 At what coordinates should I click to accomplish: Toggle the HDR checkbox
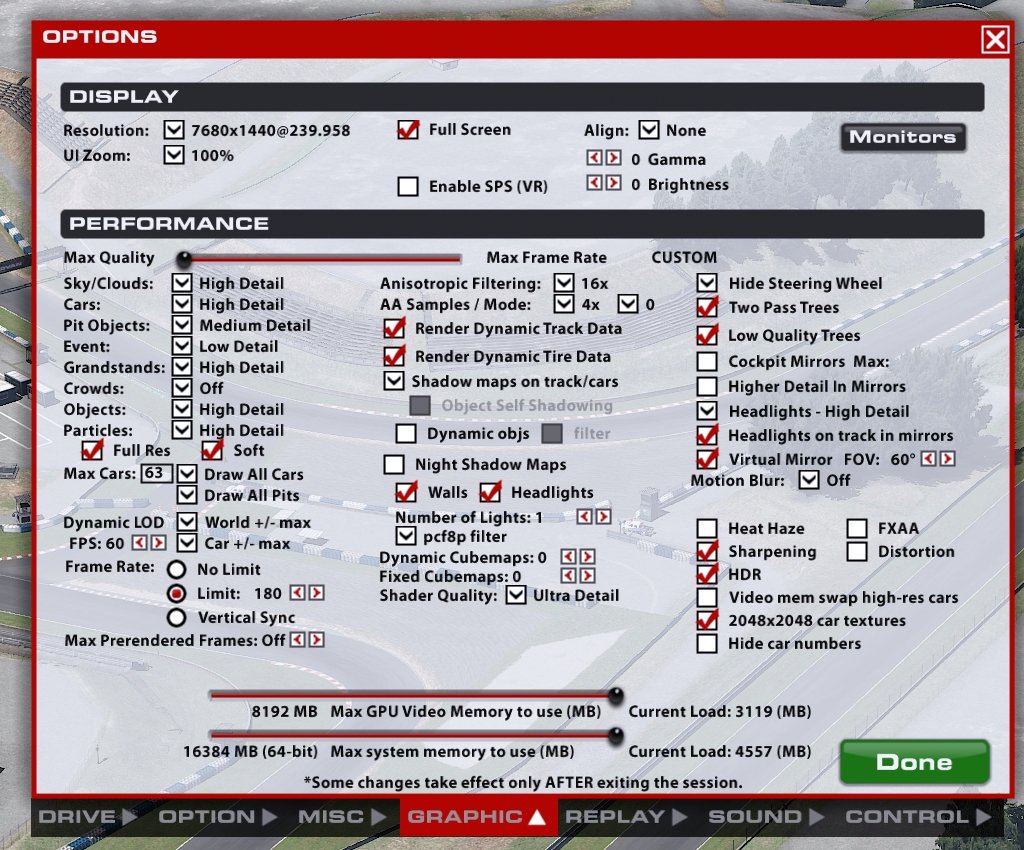(708, 575)
